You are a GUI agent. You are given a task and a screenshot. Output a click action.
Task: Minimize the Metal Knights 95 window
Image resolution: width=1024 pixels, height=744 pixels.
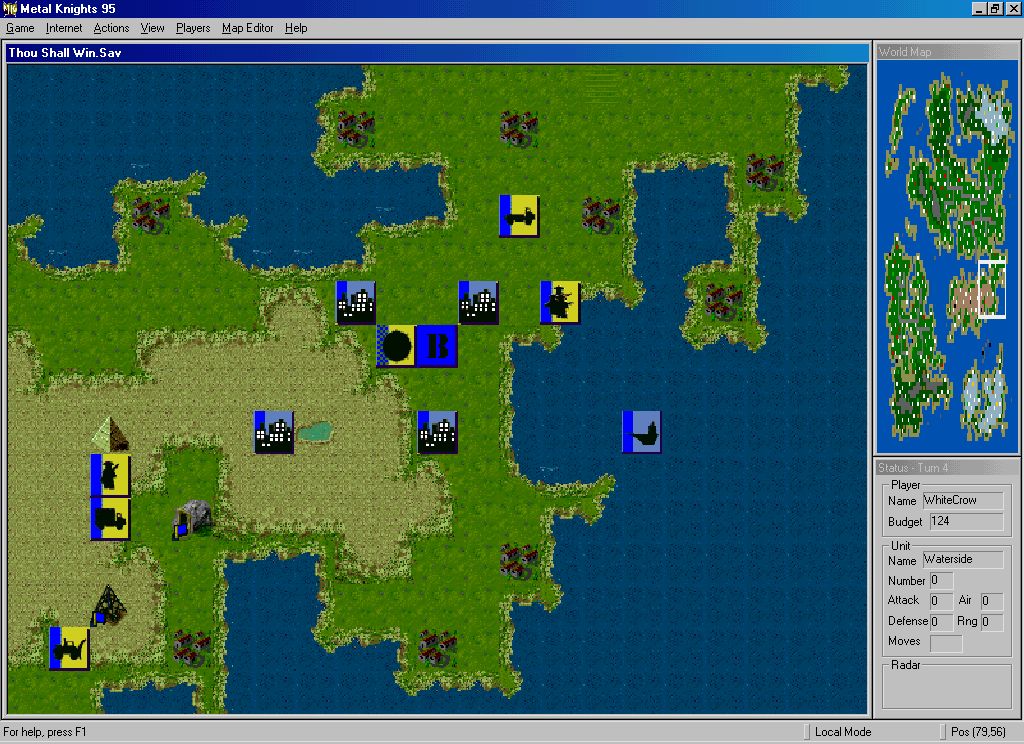tap(980, 9)
